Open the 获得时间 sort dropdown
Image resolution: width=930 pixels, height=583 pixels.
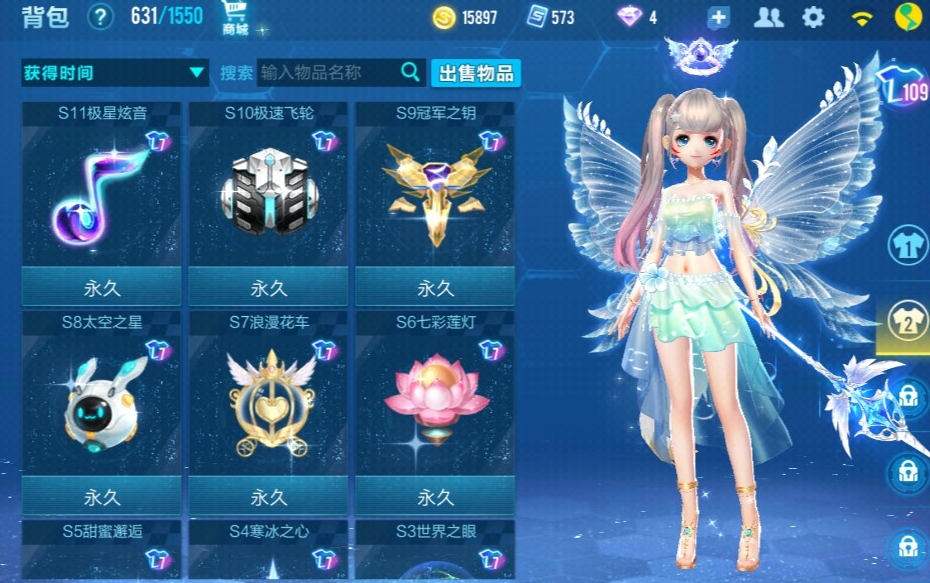pyautogui.click(x=114, y=72)
